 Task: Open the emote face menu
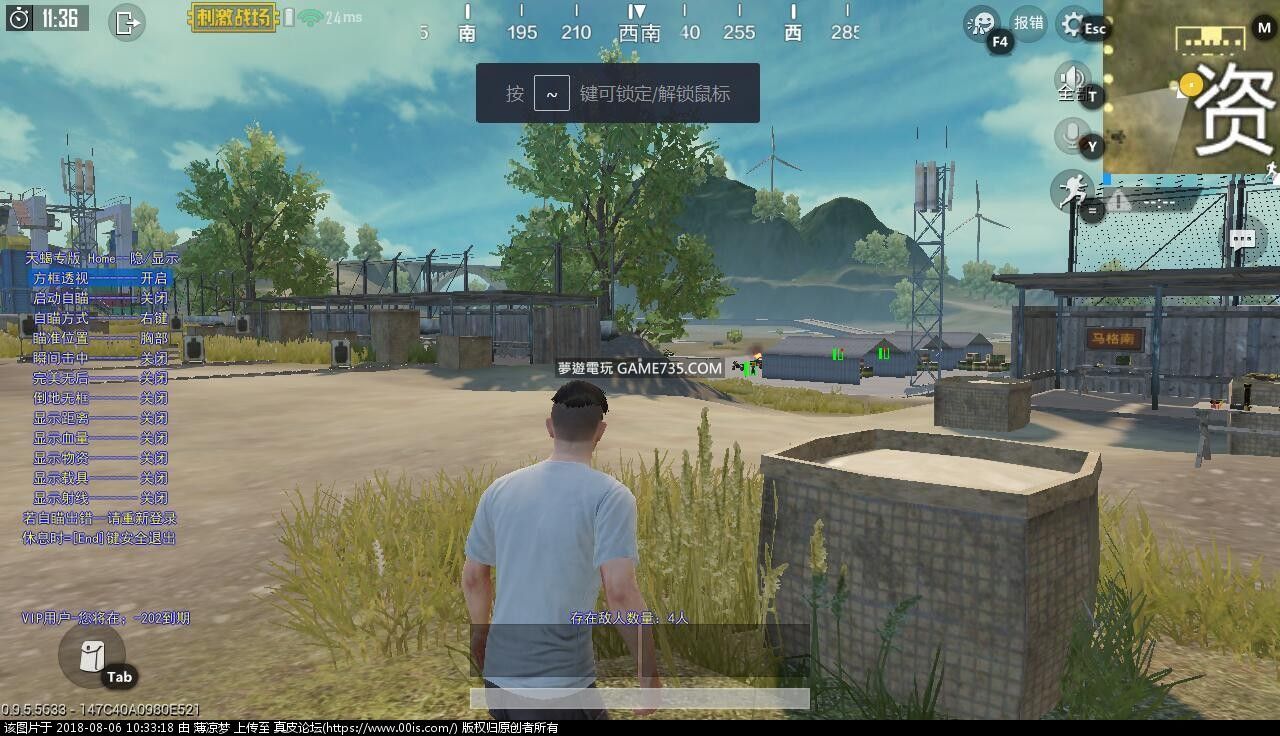coord(981,23)
